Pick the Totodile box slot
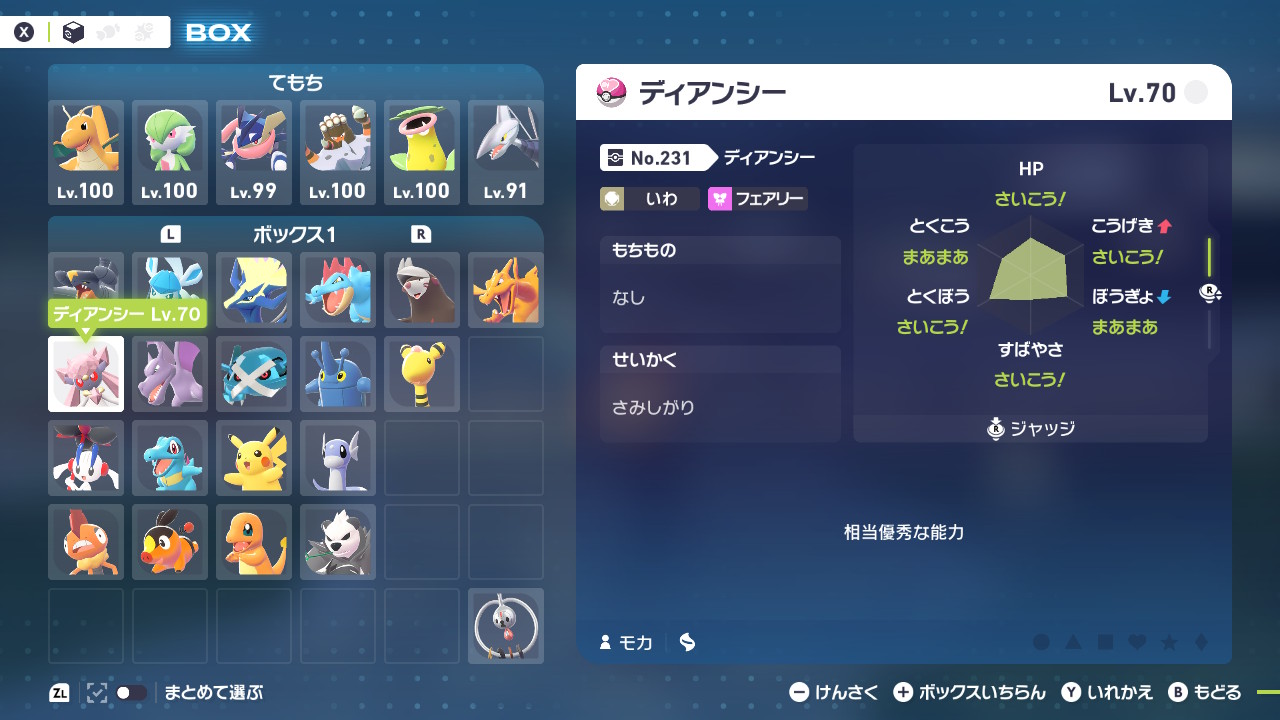This screenshot has width=1280, height=720. point(170,458)
